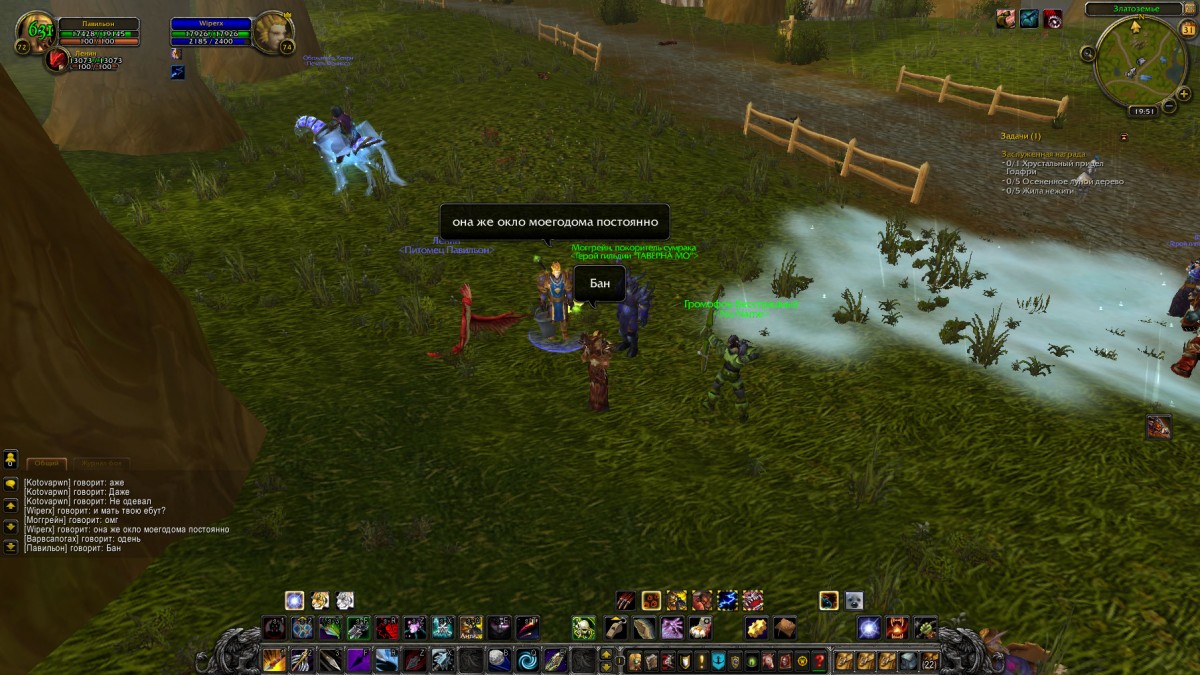Collapse the quest tracker with small red button
The width and height of the screenshot is (1200, 675).
pyautogui.click(x=1123, y=136)
